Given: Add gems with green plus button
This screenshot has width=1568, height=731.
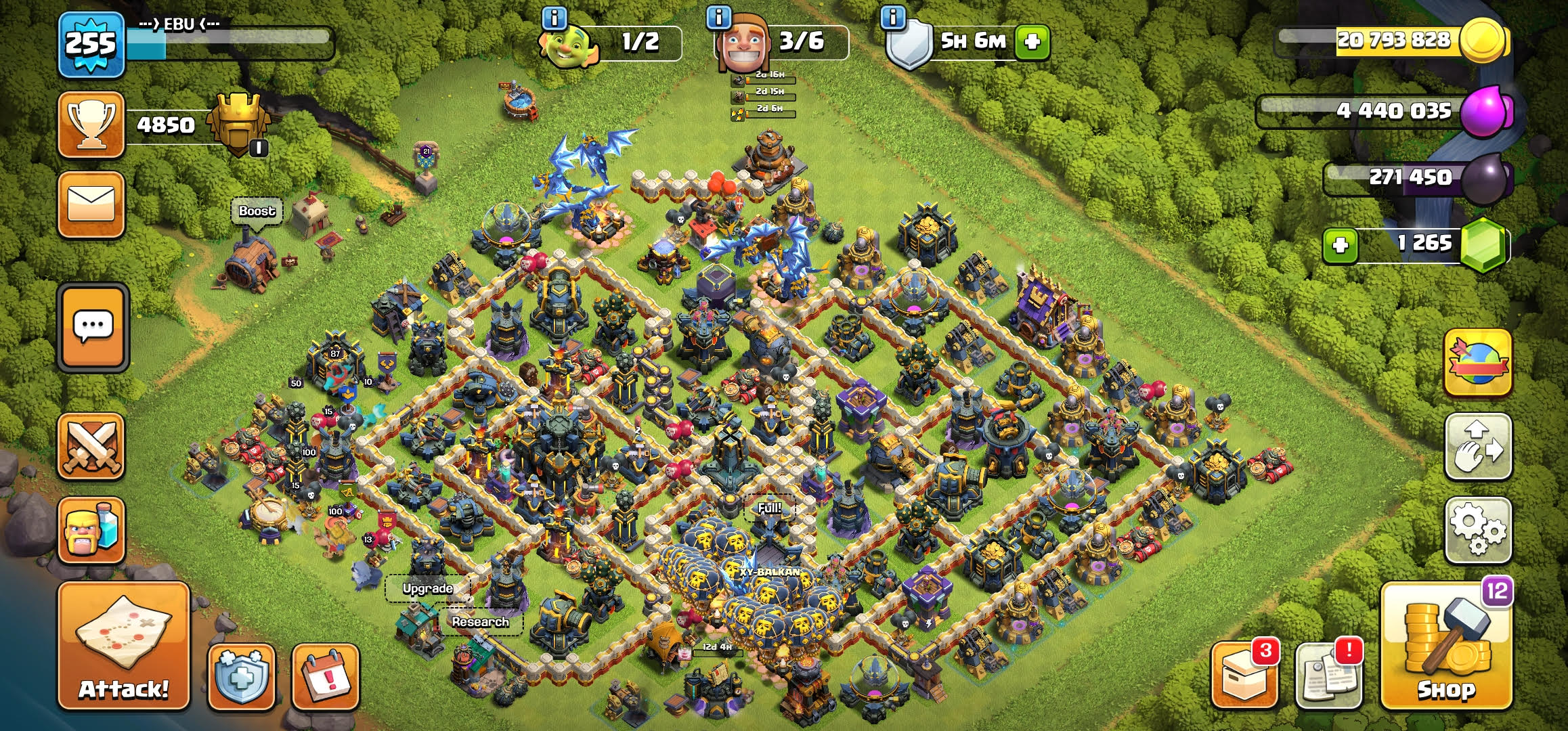Looking at the screenshot, I should 1341,244.
